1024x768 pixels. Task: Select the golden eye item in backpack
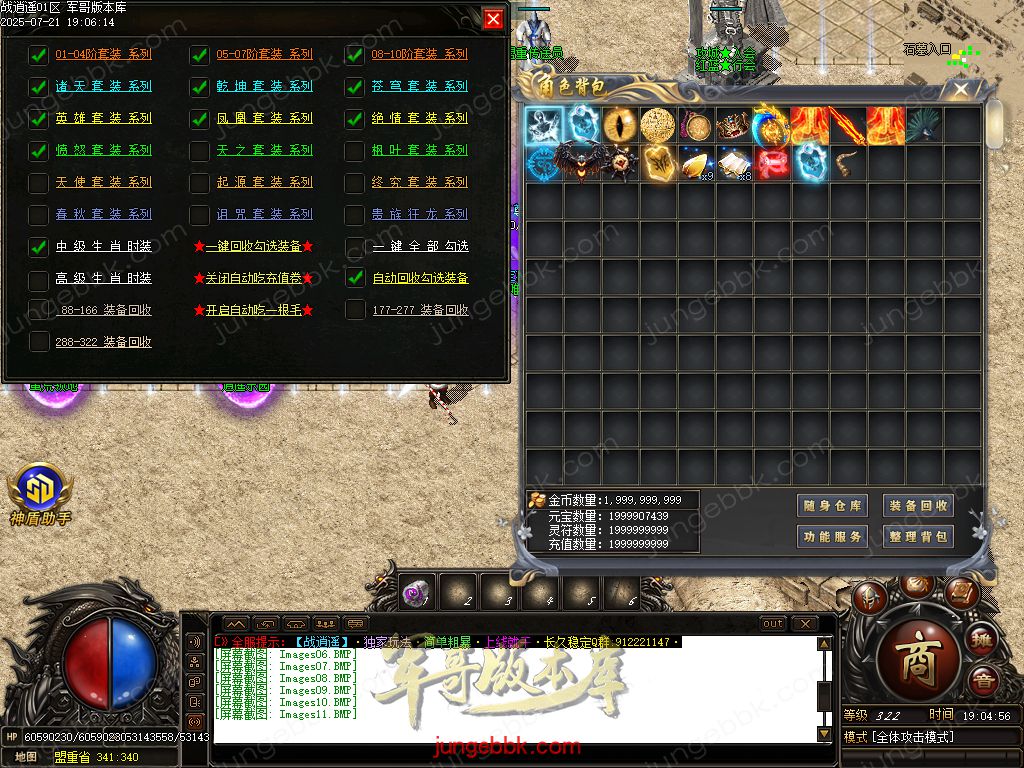tap(620, 125)
